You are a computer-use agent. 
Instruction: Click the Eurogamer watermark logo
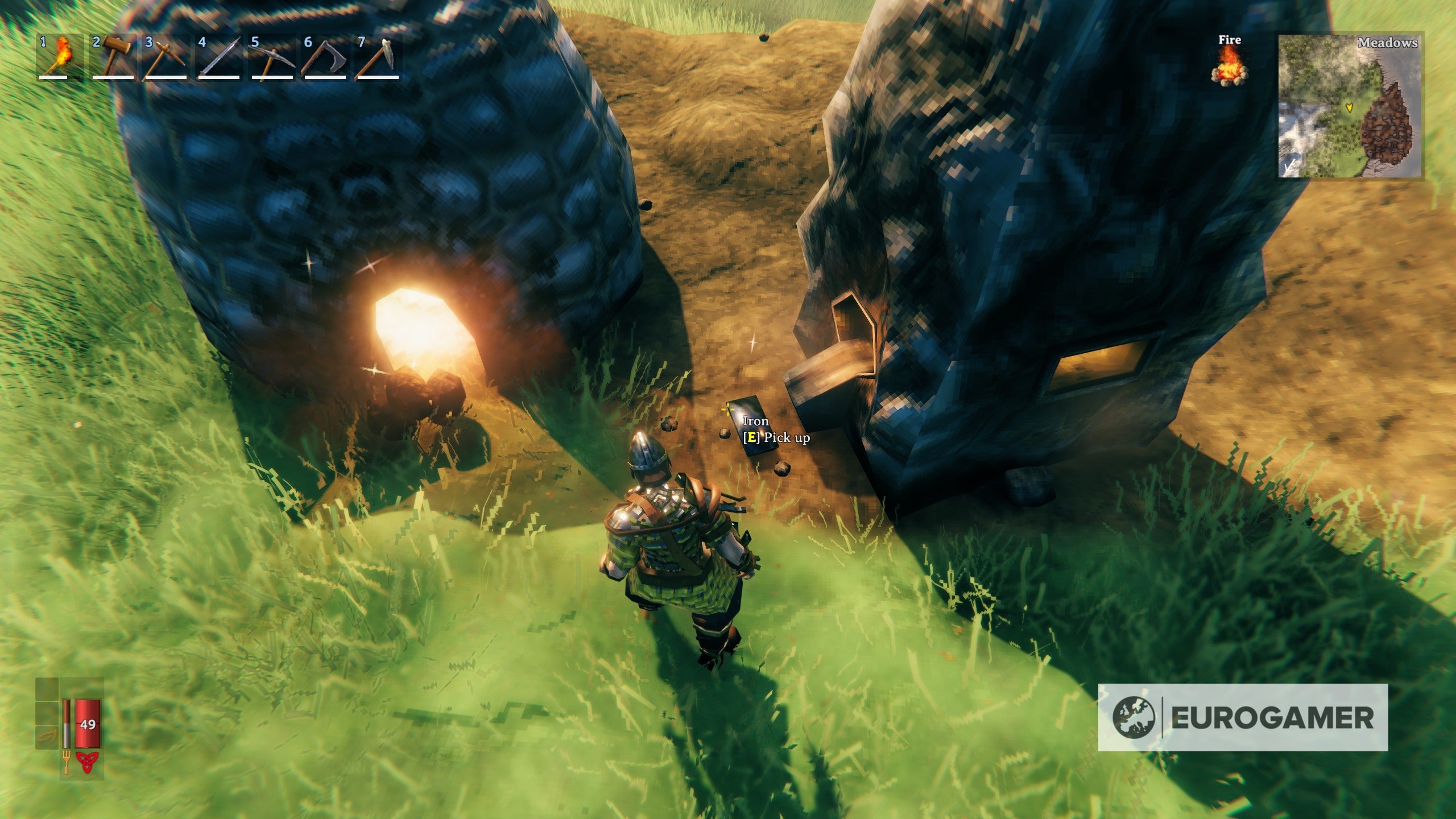coord(1243,717)
